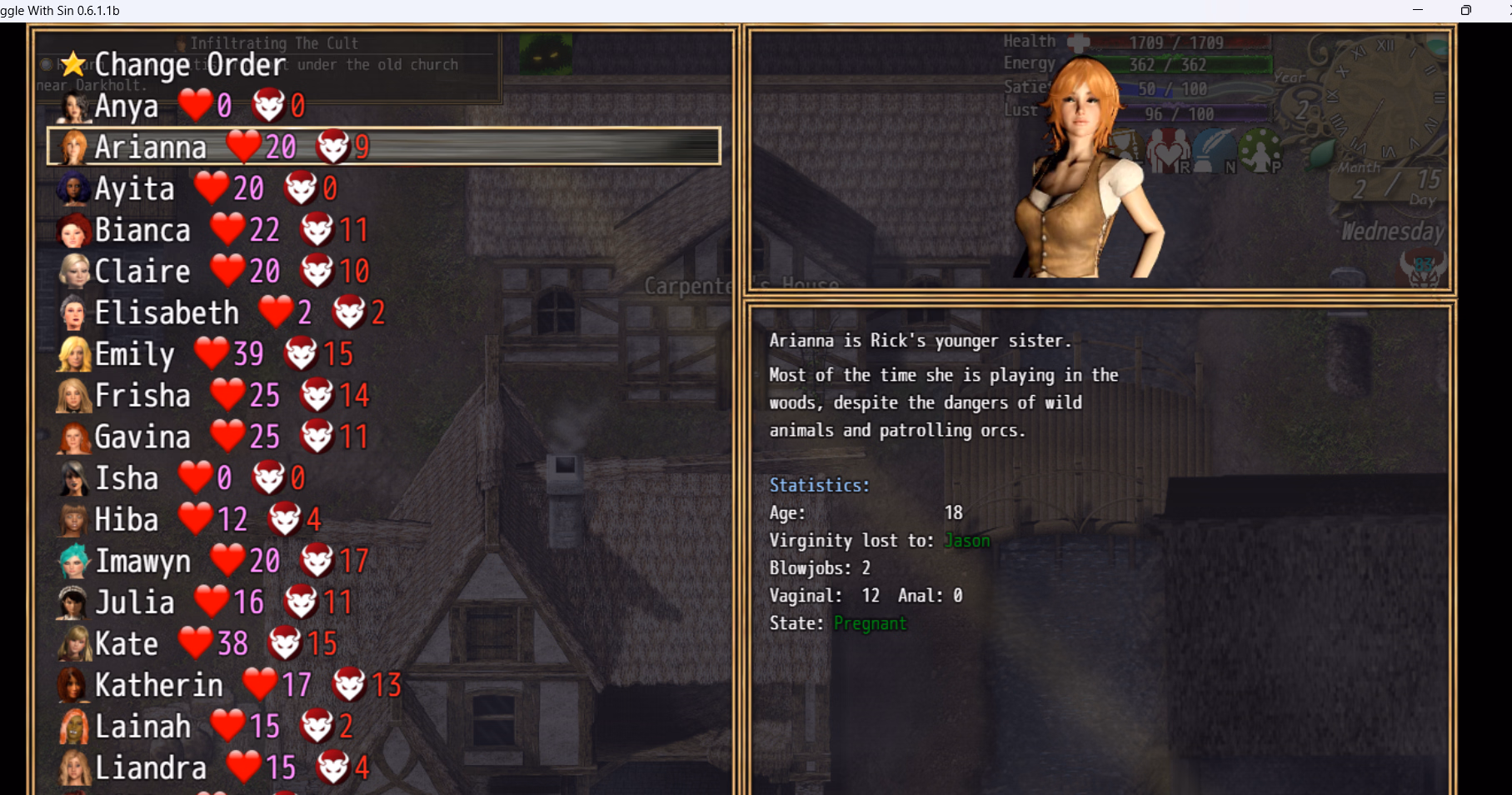Pick Ayita from the list
The height and width of the screenshot is (795, 1512).
pyautogui.click(x=135, y=188)
